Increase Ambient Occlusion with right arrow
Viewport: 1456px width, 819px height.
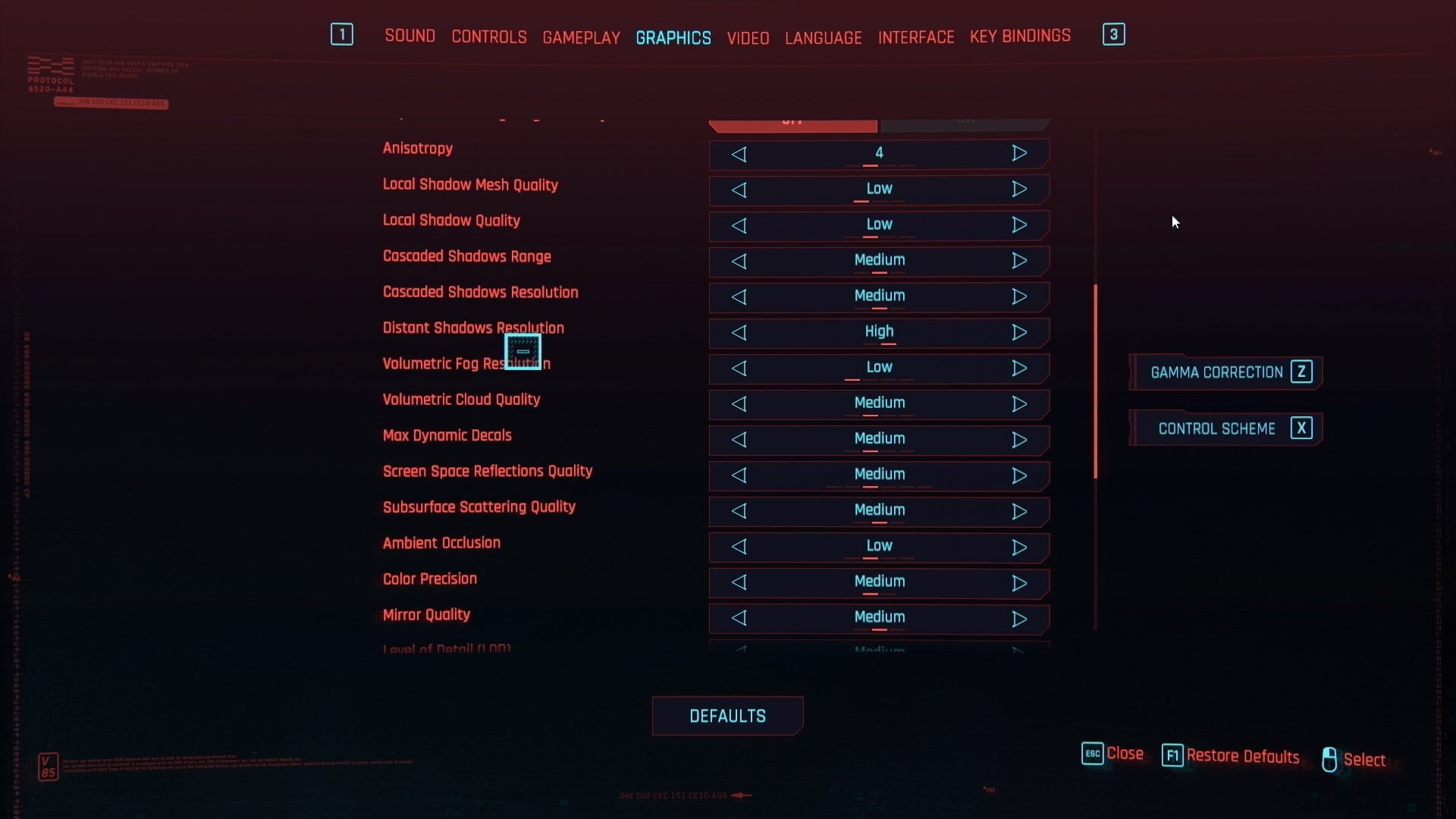(1019, 547)
